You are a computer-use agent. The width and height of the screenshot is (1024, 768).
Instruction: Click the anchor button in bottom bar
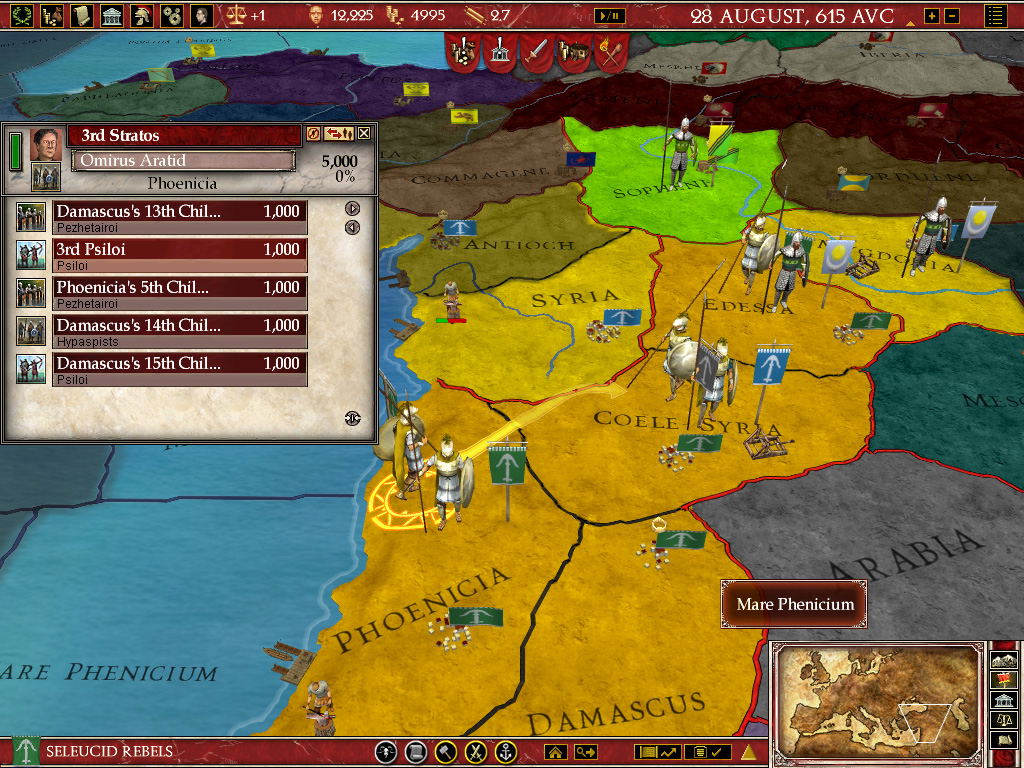pos(507,752)
